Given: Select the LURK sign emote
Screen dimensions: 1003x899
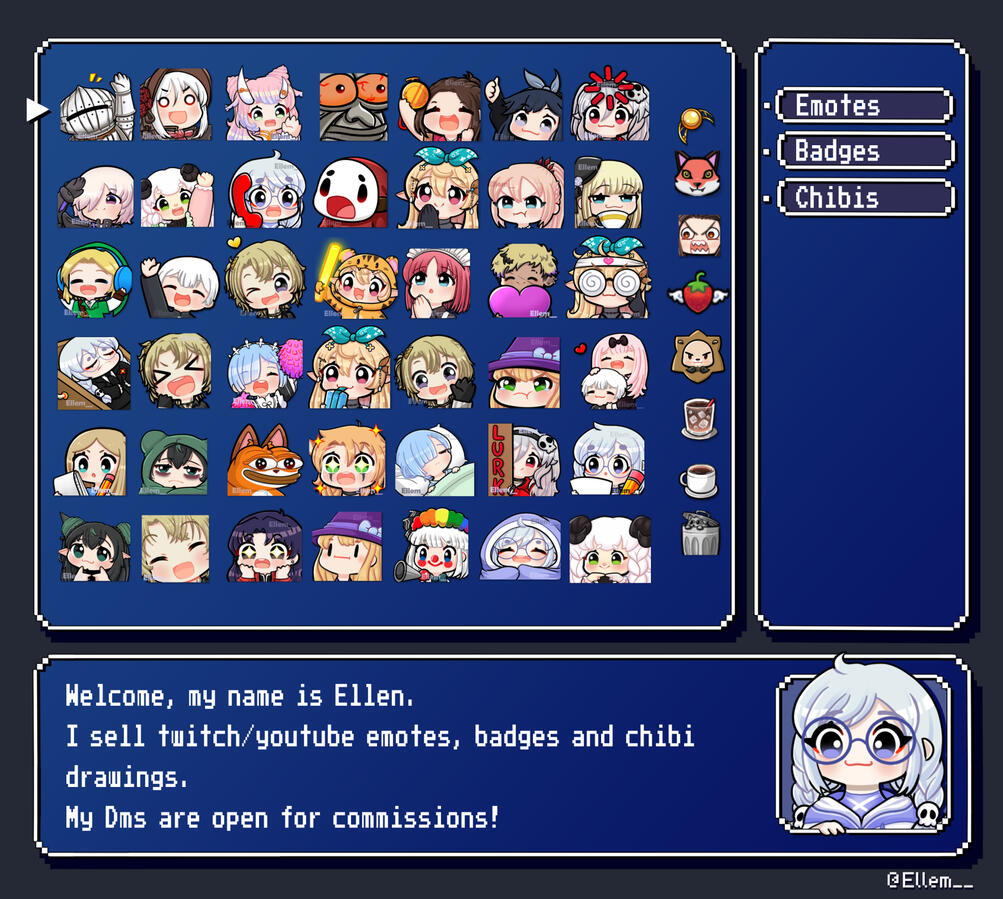Looking at the screenshot, I should tap(523, 460).
